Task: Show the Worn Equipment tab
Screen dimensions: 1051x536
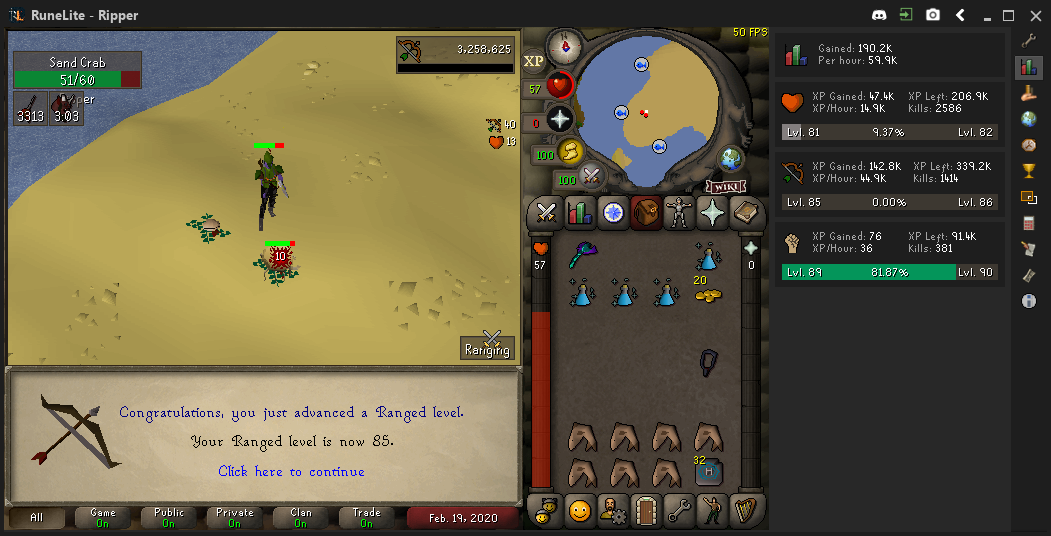Action: click(679, 212)
